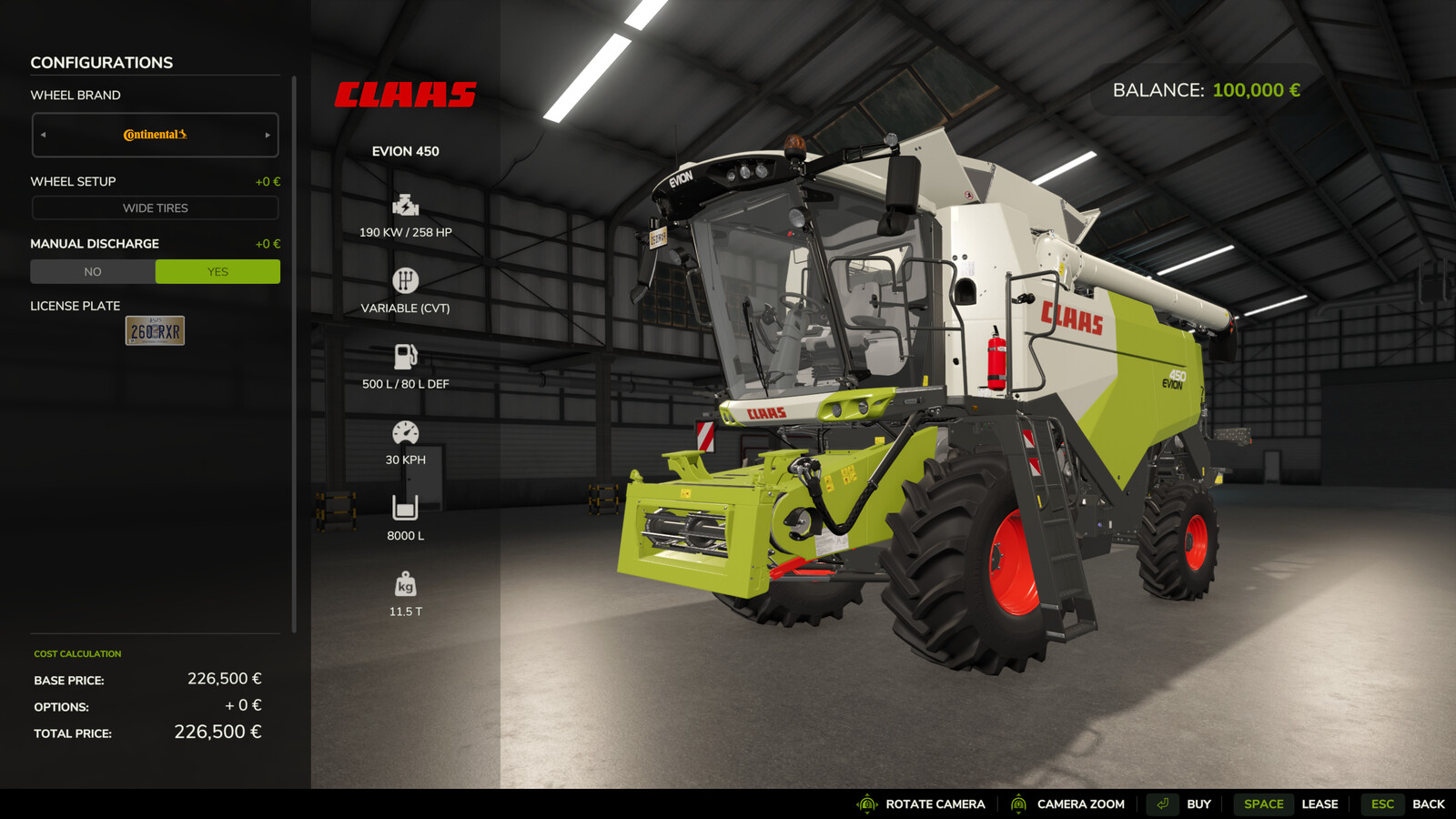Select previous wheel brand with left arrow
The width and height of the screenshot is (1456, 819).
tap(43, 135)
